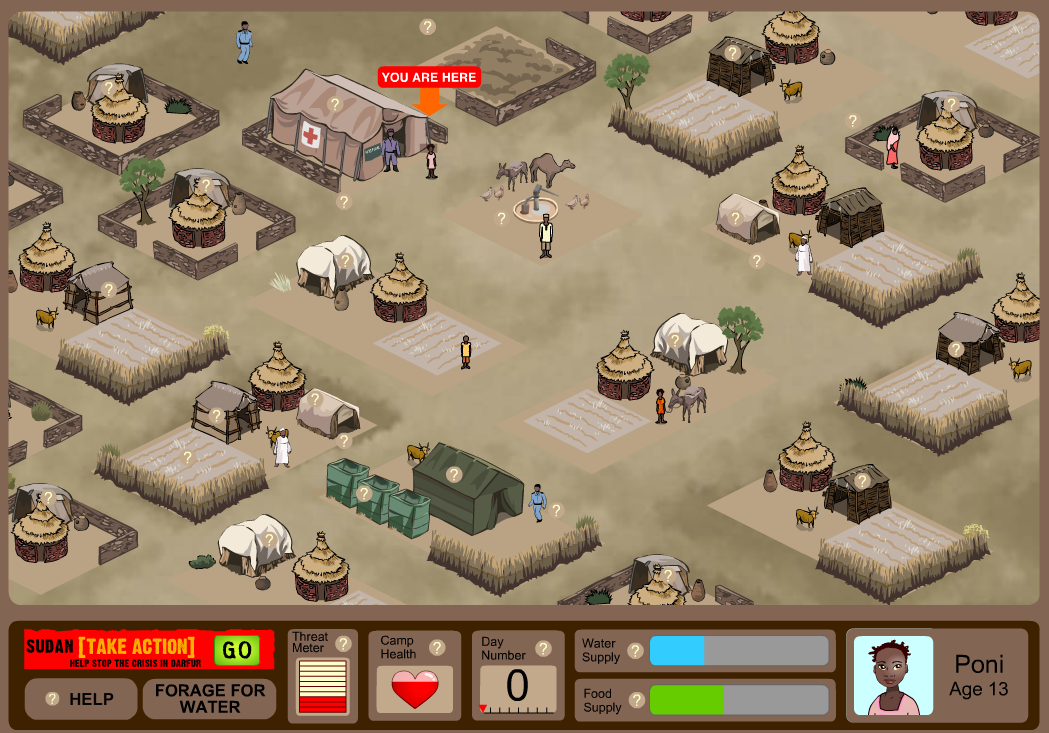Open the Water Supply question mark
Image resolution: width=1049 pixels, height=733 pixels.
click(635, 651)
